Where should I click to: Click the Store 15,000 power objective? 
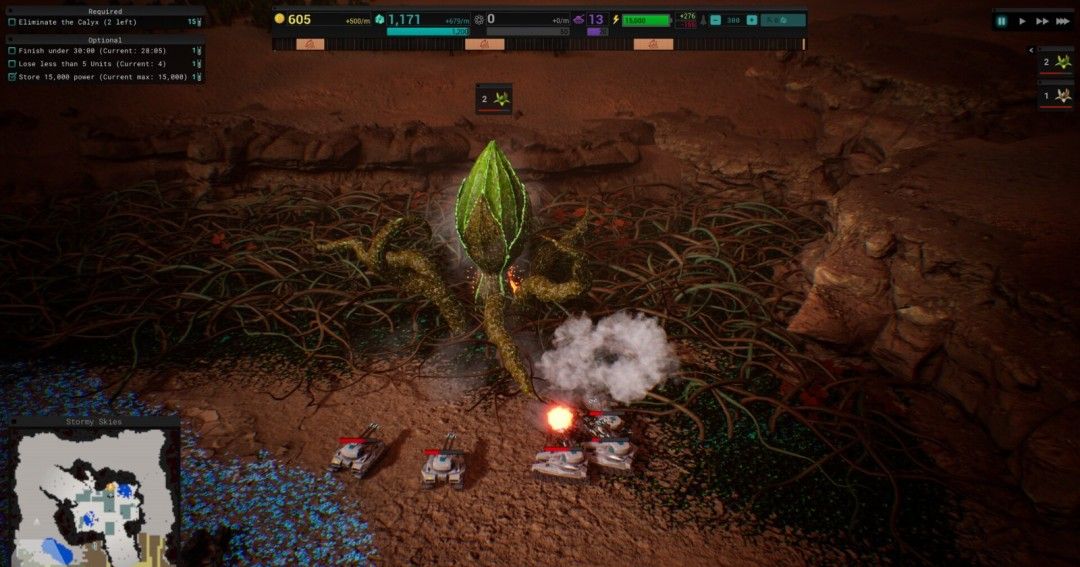[102, 77]
